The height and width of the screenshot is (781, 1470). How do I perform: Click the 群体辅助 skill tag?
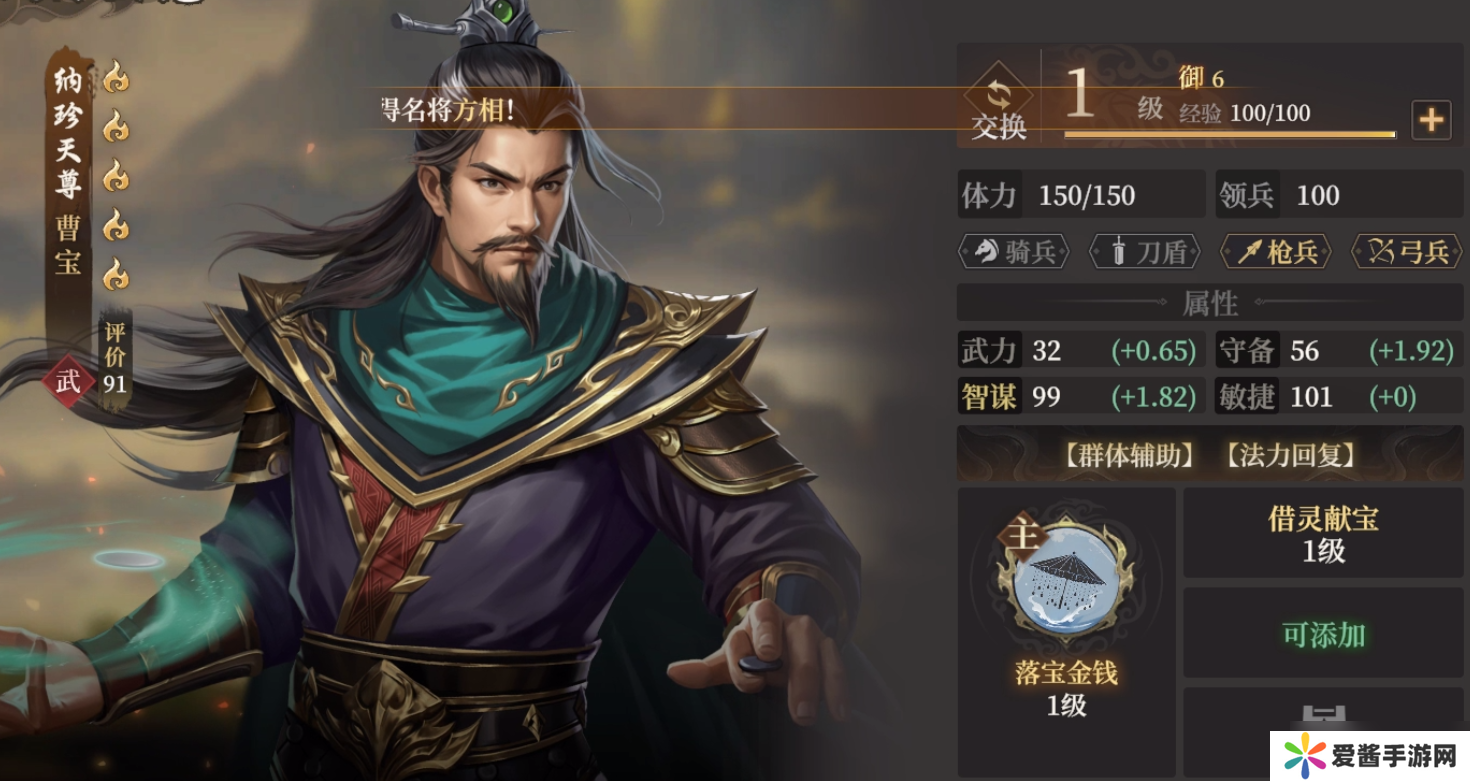[1129, 456]
